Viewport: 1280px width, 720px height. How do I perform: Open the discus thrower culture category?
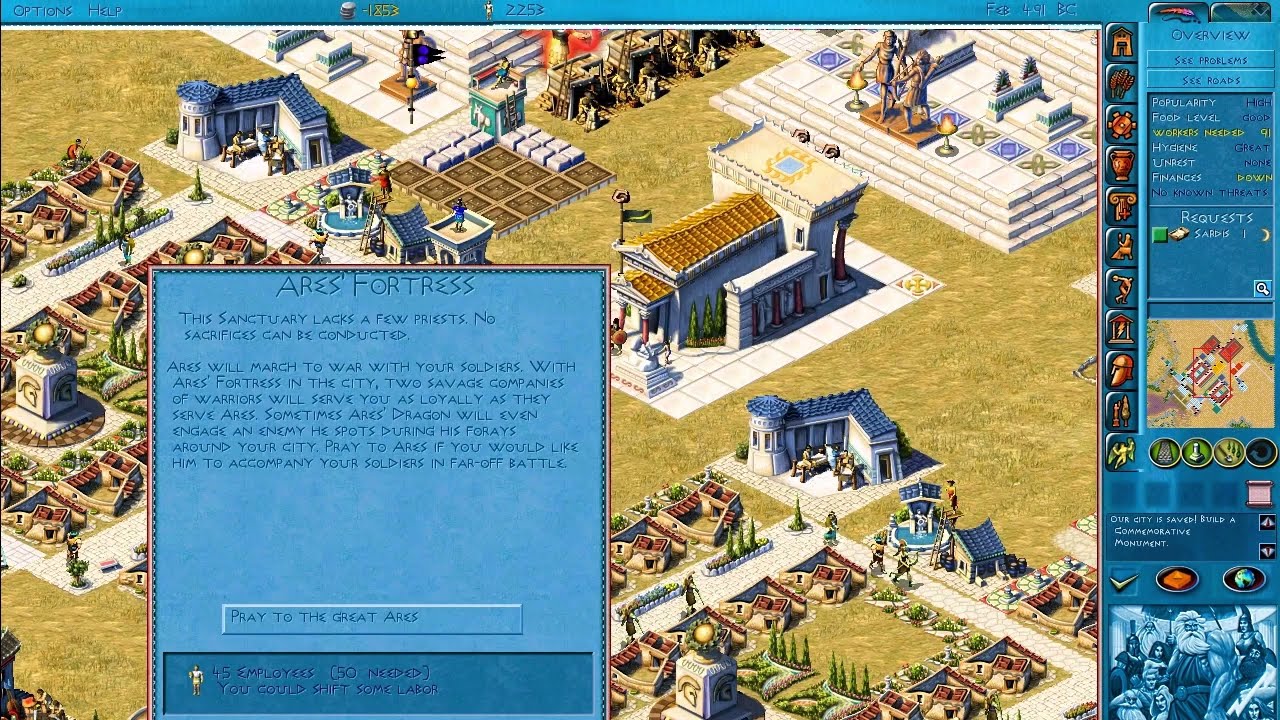click(x=1122, y=289)
